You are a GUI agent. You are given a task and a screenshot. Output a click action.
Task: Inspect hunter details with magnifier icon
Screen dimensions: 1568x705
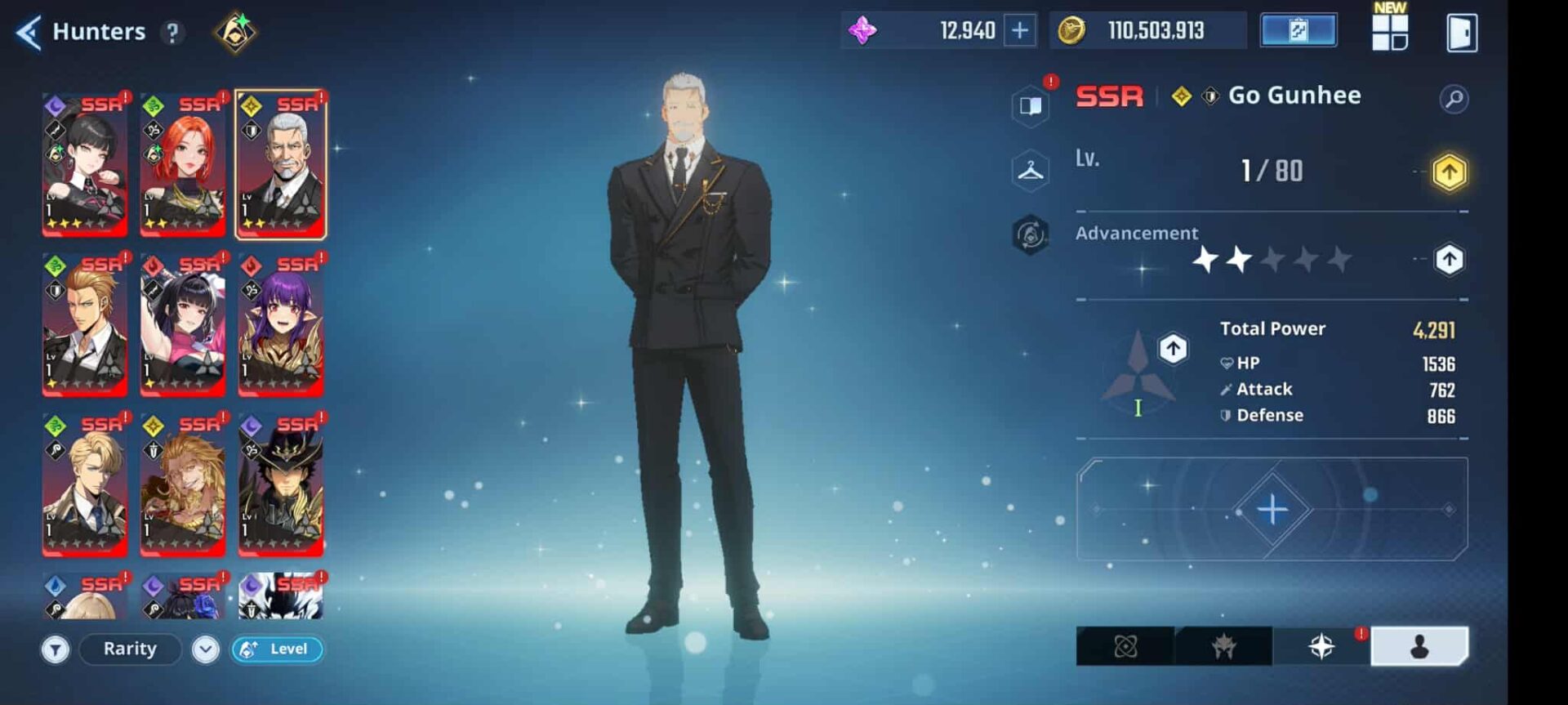click(1454, 99)
